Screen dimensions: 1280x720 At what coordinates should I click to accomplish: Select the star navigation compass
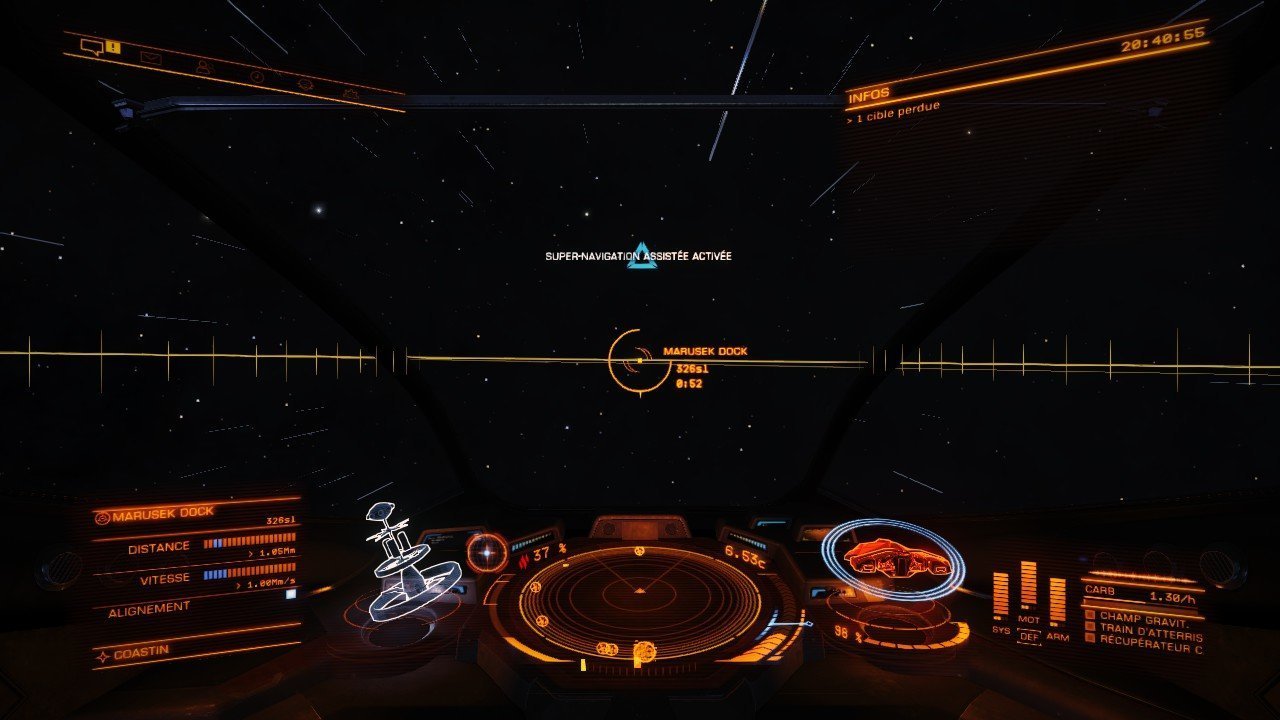(x=487, y=551)
